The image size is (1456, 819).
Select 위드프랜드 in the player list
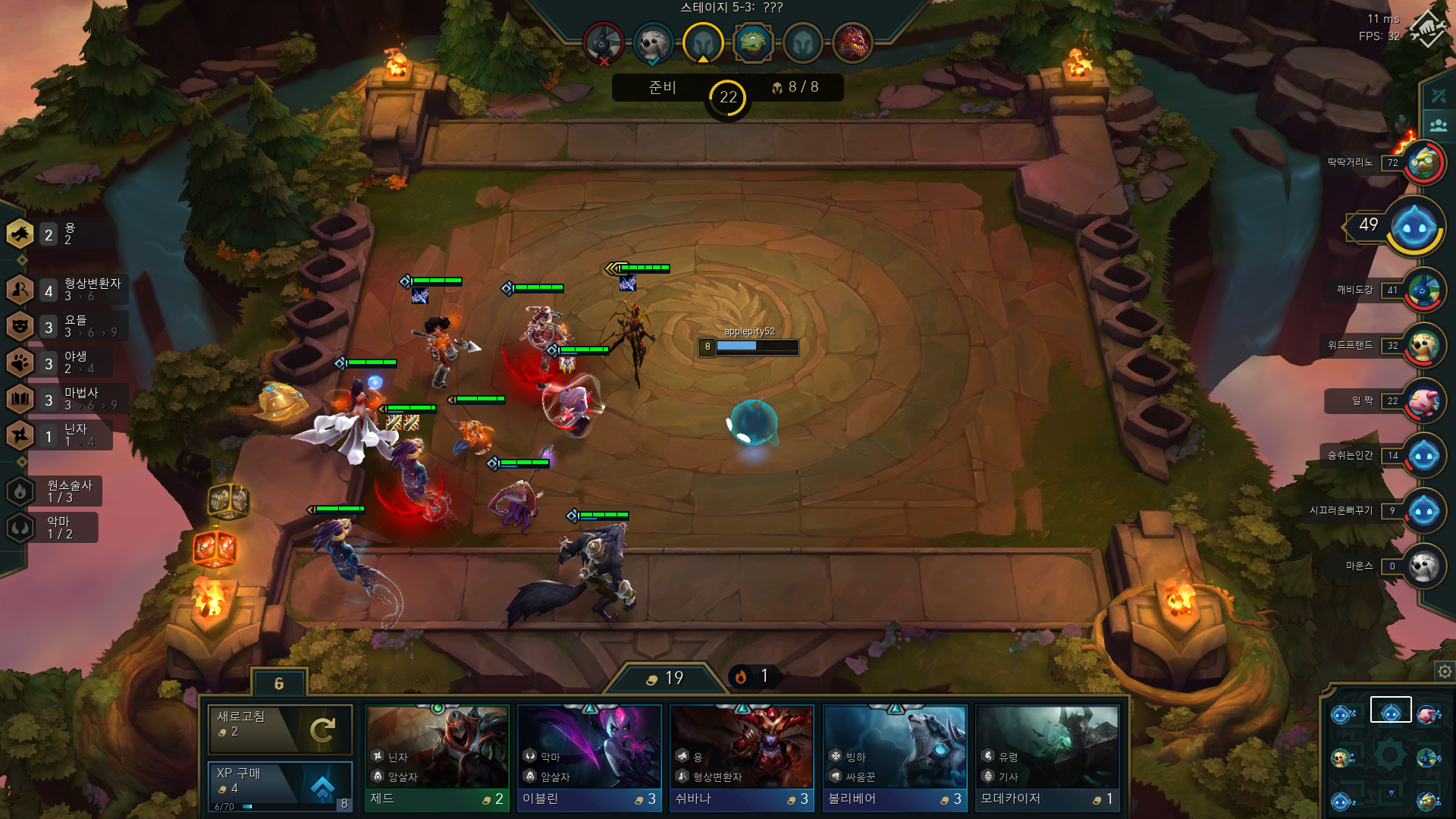(1423, 346)
